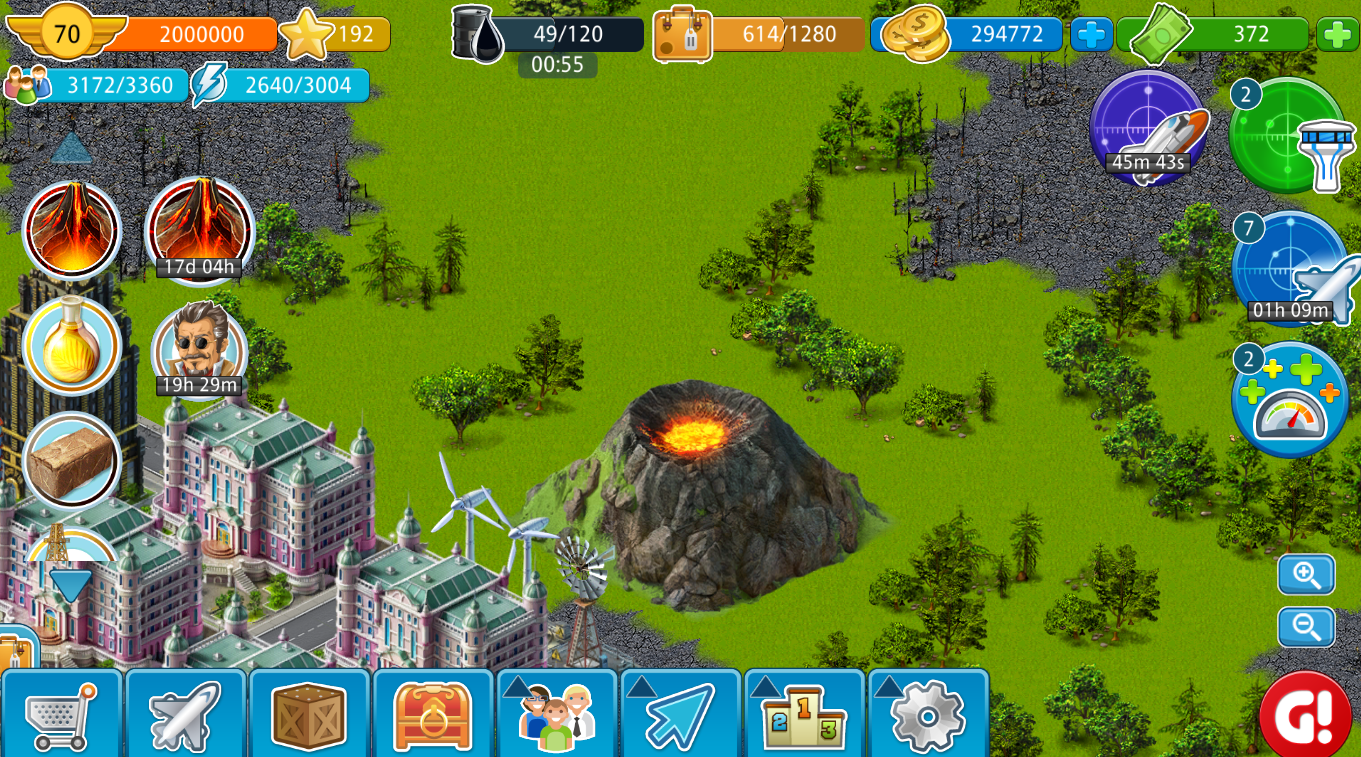
Task: Select the blue arrow cursor tool
Action: (x=681, y=714)
